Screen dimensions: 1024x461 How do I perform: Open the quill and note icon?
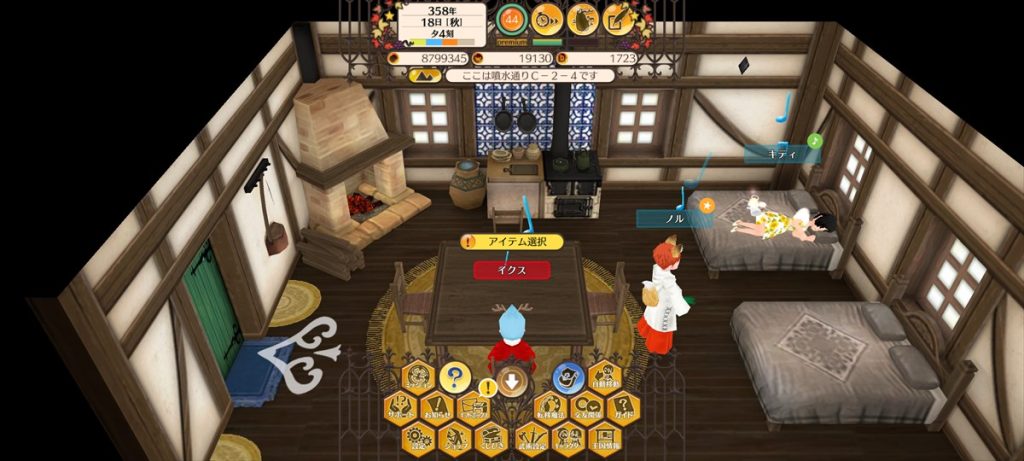[619, 18]
